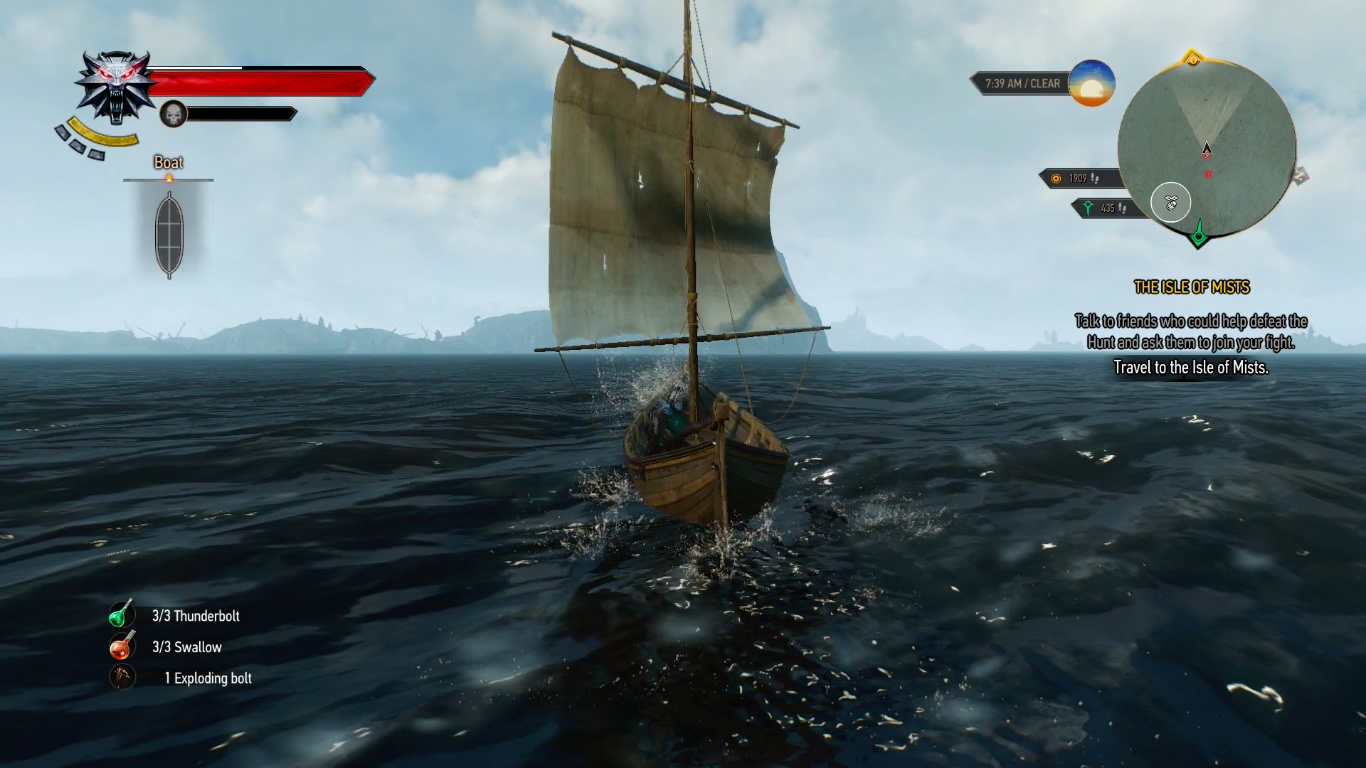Click the boat condition indicator

pos(169,234)
